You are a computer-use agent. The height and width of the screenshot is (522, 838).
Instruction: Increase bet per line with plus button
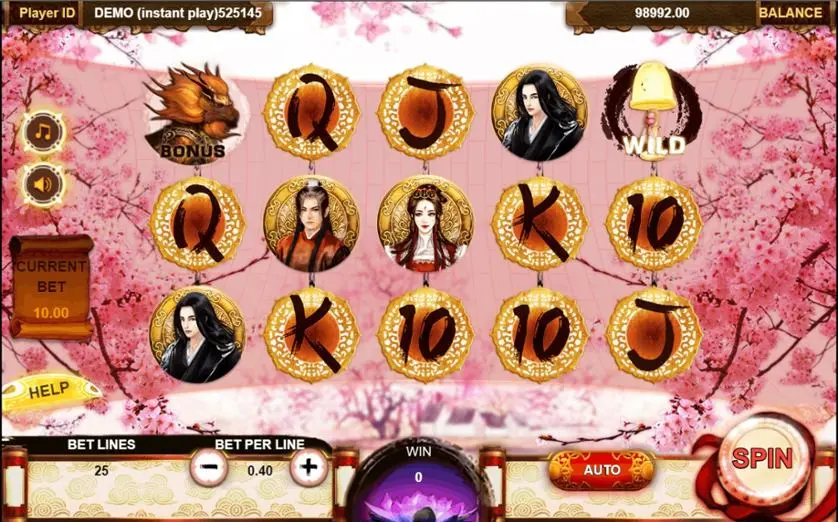pos(309,466)
